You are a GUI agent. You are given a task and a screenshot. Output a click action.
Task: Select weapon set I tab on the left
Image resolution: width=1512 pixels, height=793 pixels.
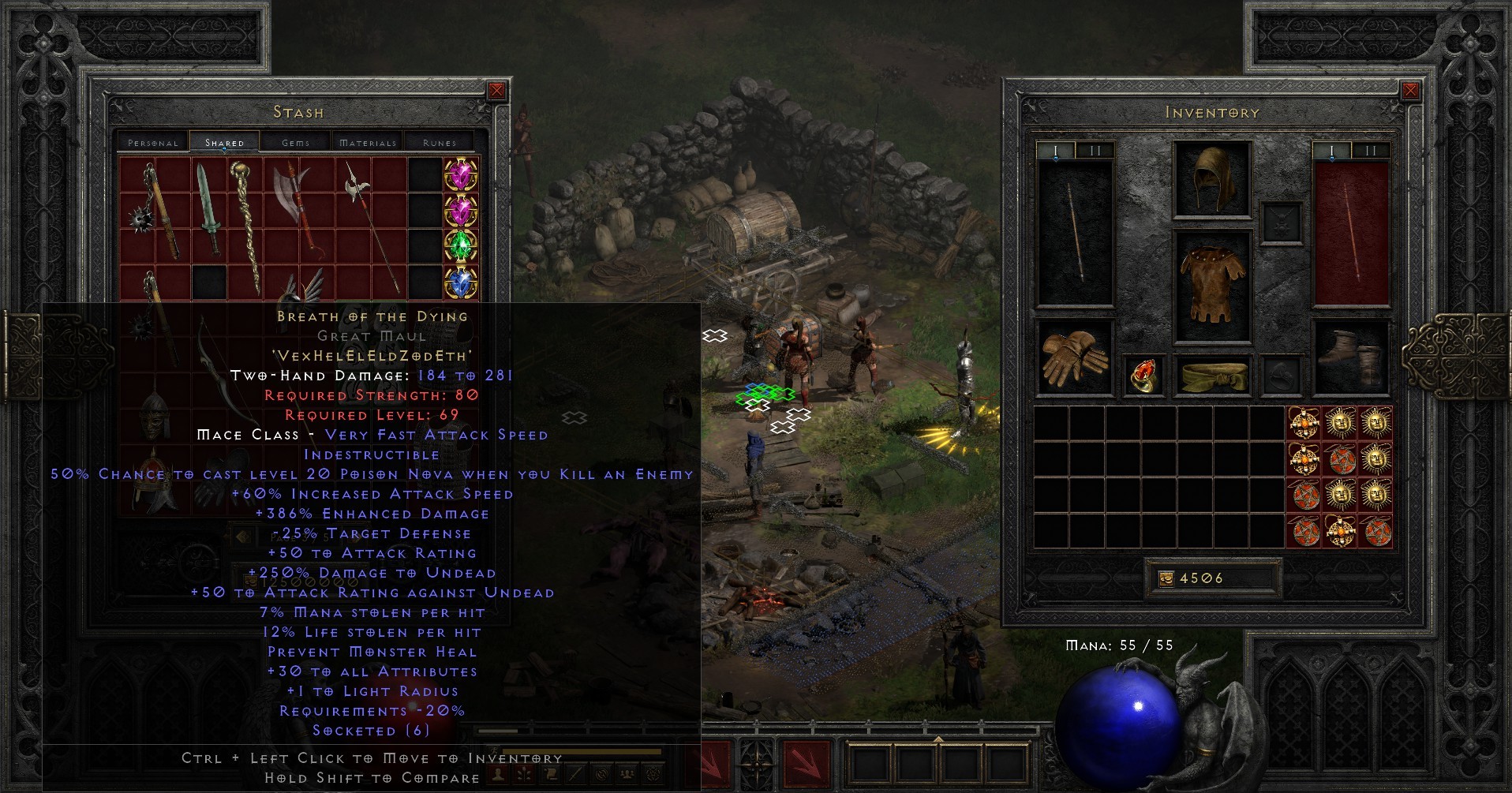coord(1056,150)
